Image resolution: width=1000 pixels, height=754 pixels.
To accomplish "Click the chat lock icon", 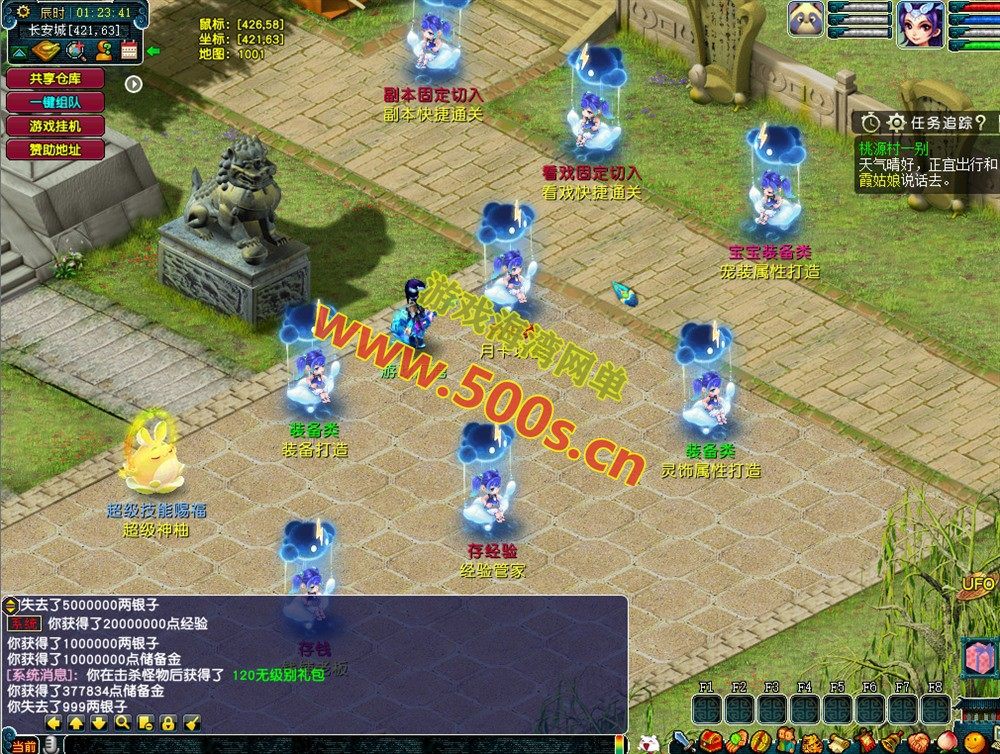I will [x=169, y=722].
